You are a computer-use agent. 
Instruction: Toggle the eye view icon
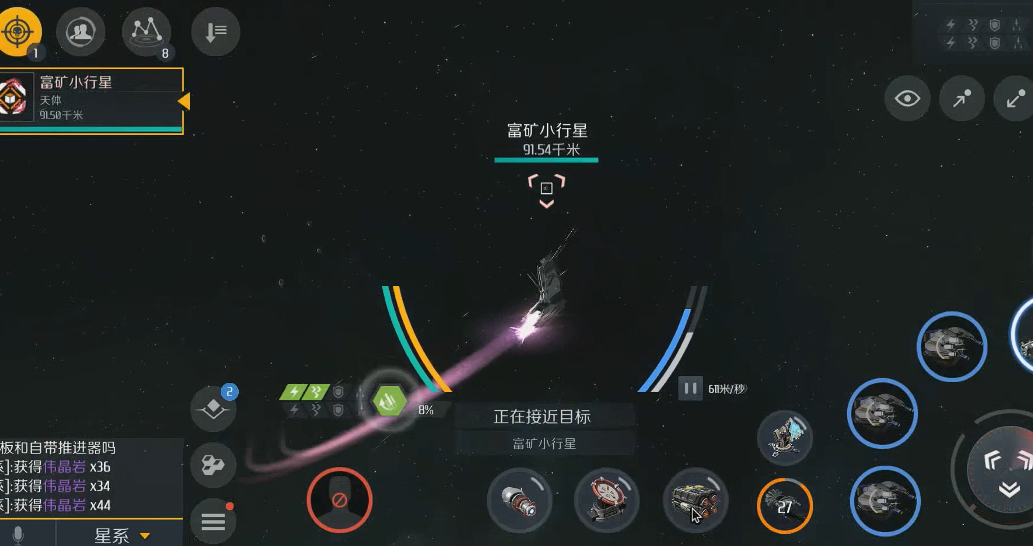(908, 98)
